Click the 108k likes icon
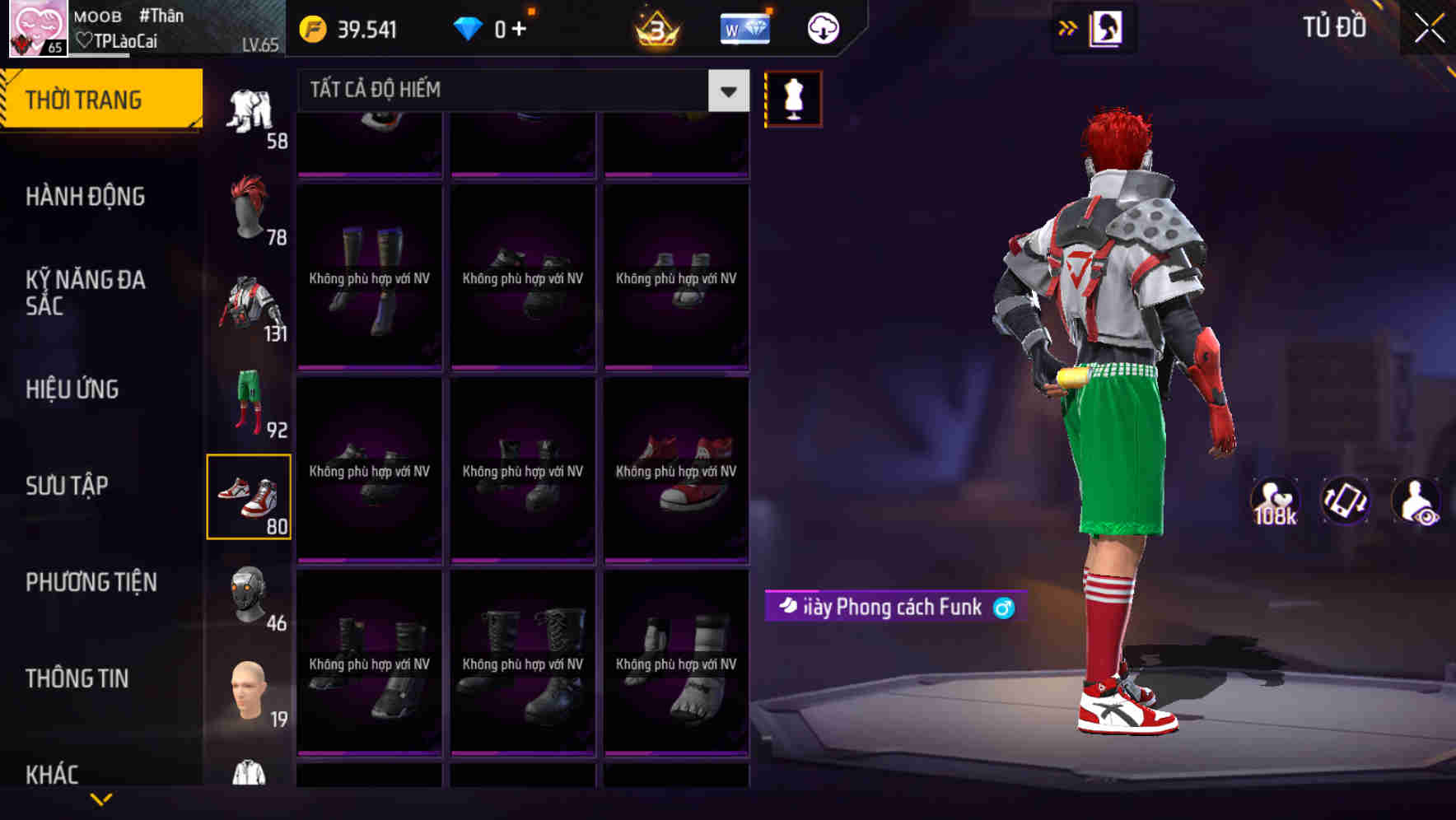 coord(1274,500)
